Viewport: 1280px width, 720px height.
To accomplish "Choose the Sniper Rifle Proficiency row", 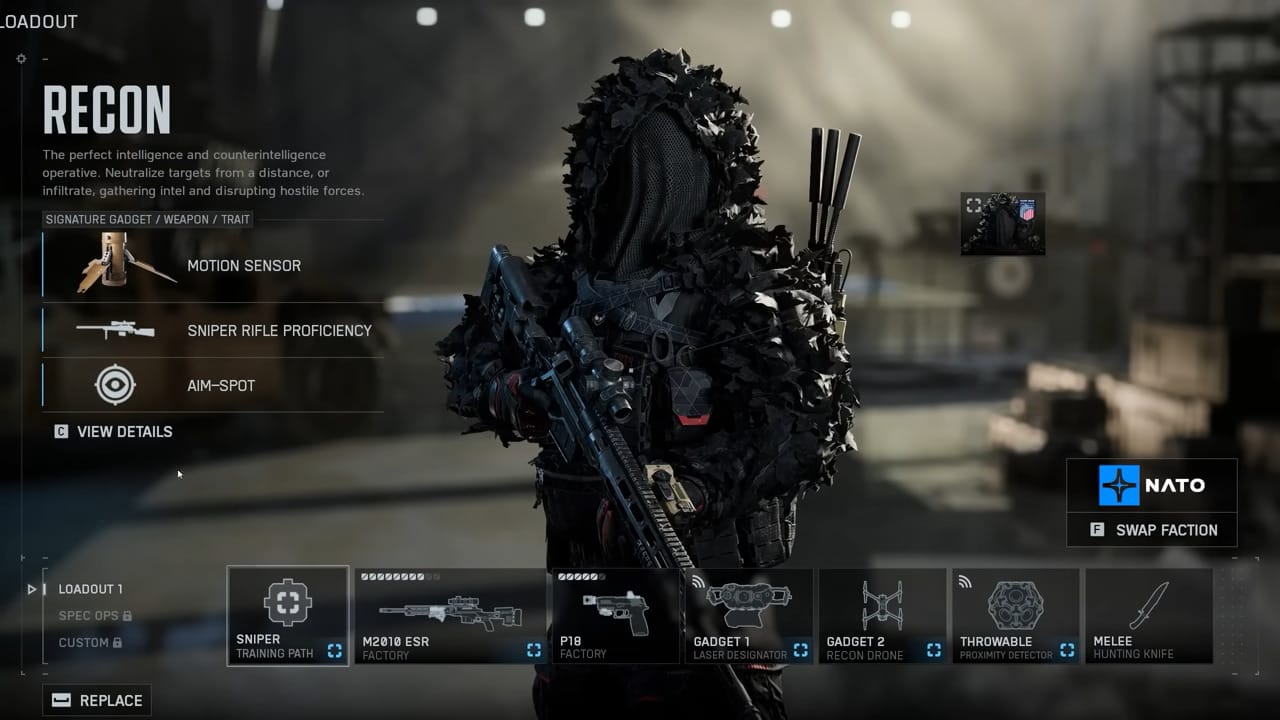I will (x=213, y=330).
